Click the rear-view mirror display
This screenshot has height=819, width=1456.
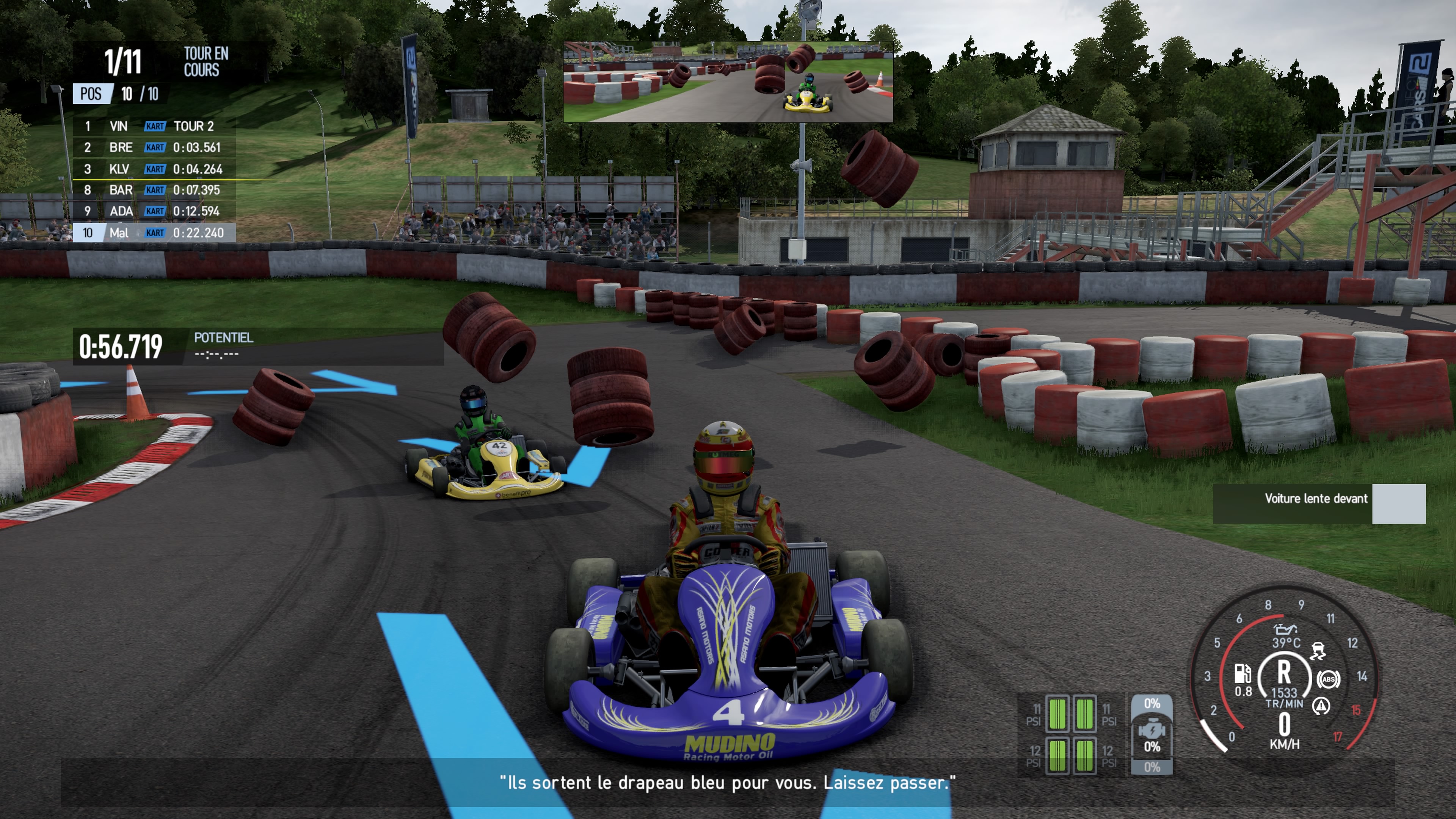[x=728, y=82]
